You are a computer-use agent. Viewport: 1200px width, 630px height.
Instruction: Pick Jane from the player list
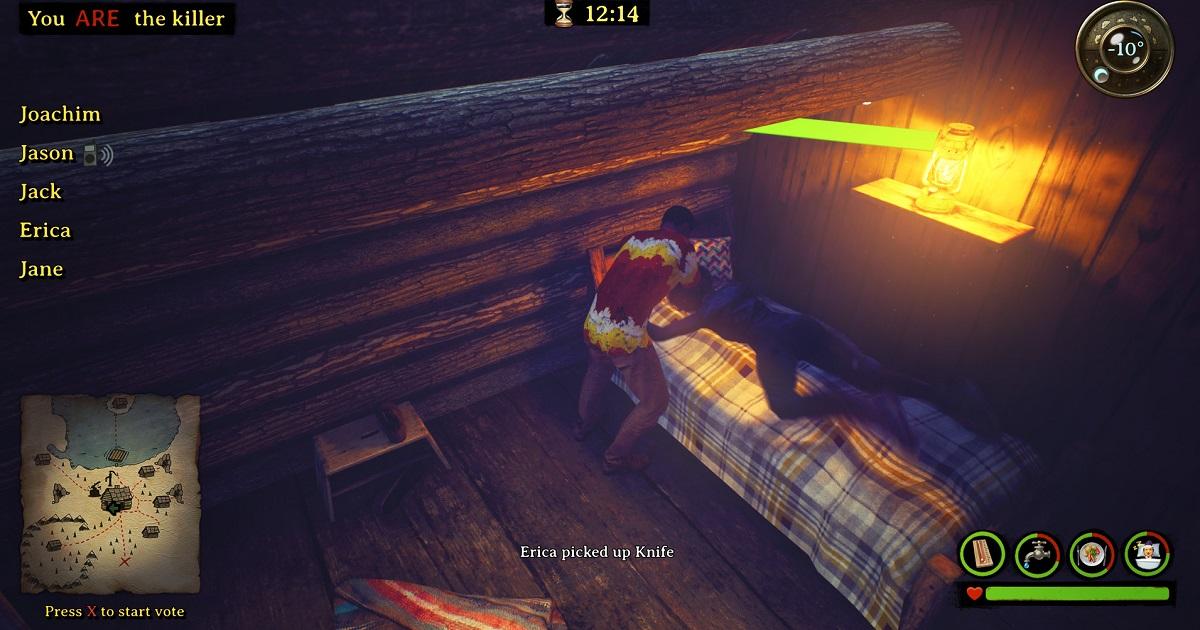click(42, 269)
